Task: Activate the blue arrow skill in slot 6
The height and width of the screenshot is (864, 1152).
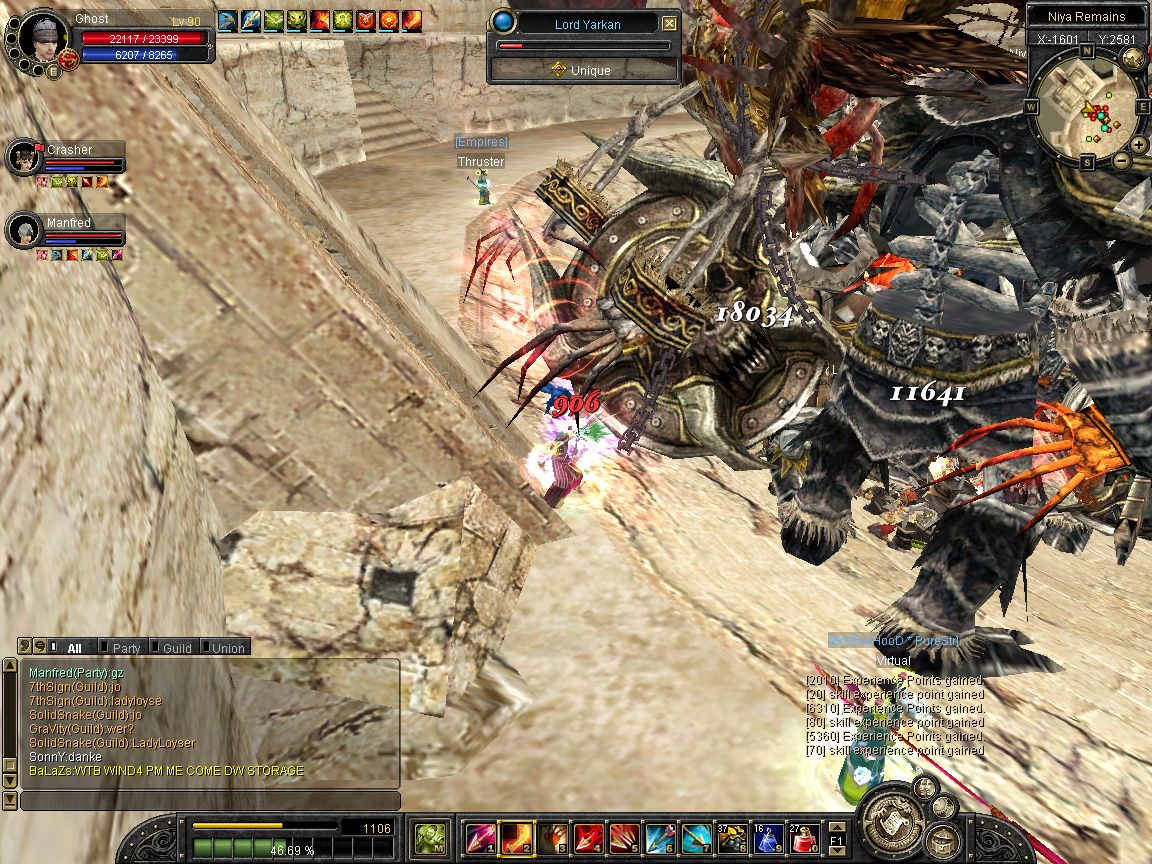Action: (660, 836)
